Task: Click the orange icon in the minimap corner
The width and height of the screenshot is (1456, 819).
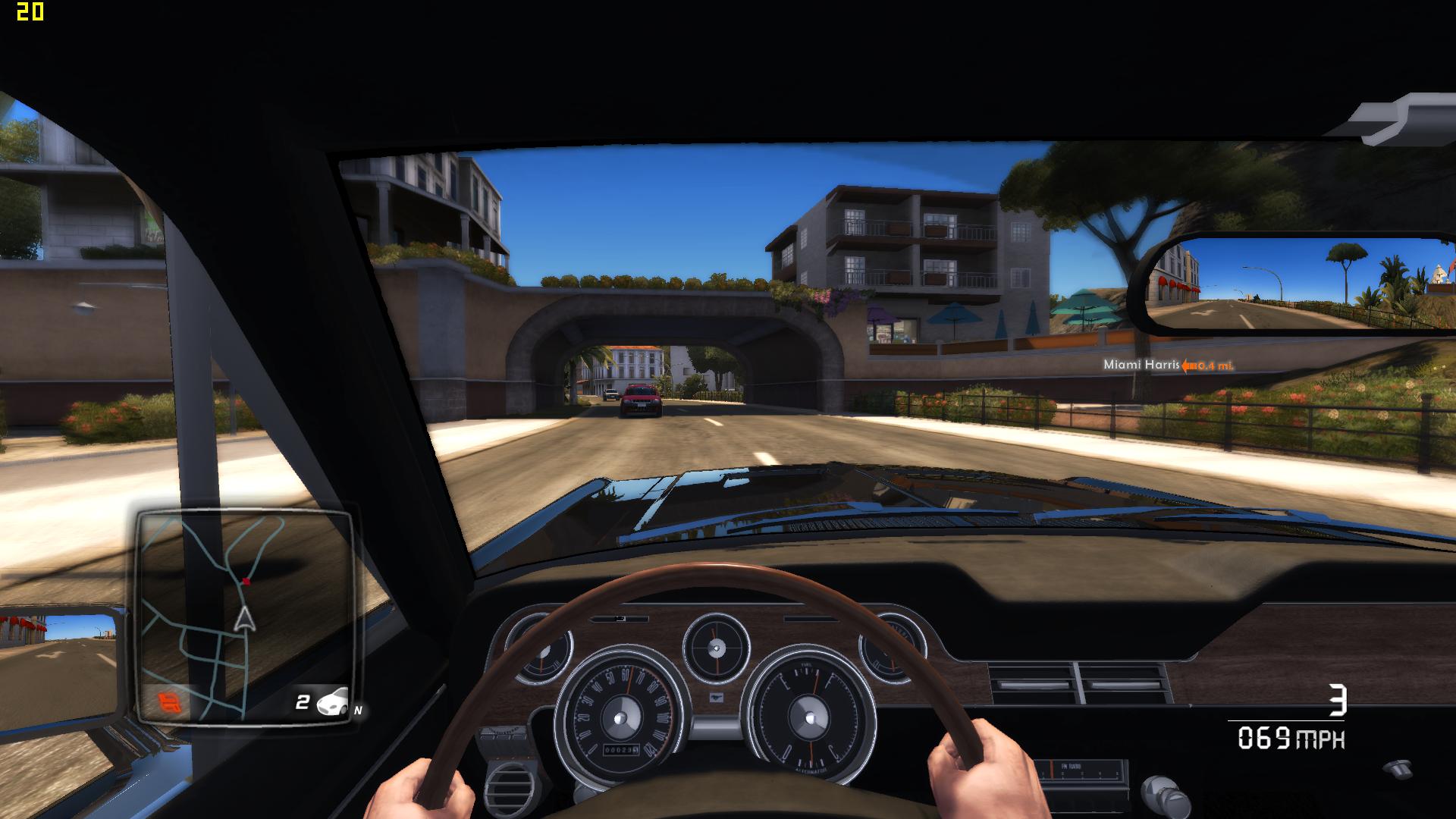Action: point(171,701)
